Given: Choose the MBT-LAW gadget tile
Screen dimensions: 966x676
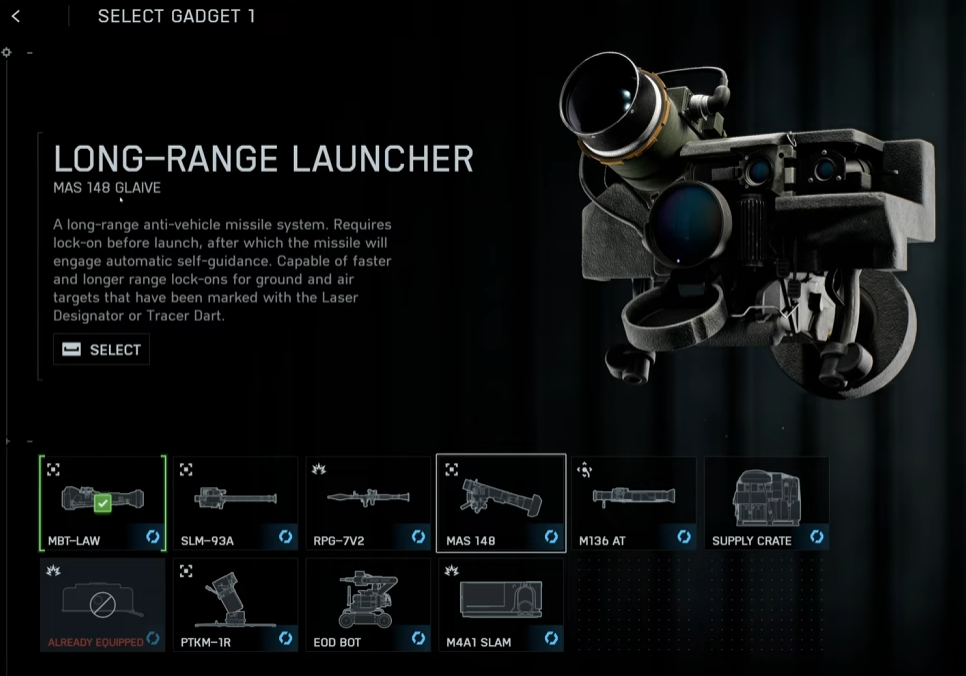Looking at the screenshot, I should pyautogui.click(x=102, y=504).
